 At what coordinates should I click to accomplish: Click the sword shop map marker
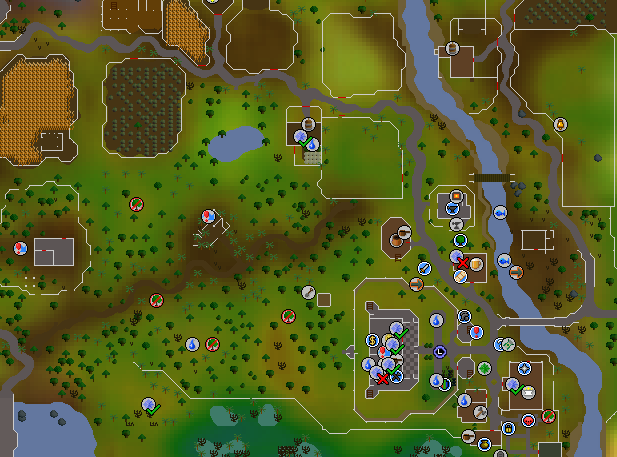(x=425, y=268)
